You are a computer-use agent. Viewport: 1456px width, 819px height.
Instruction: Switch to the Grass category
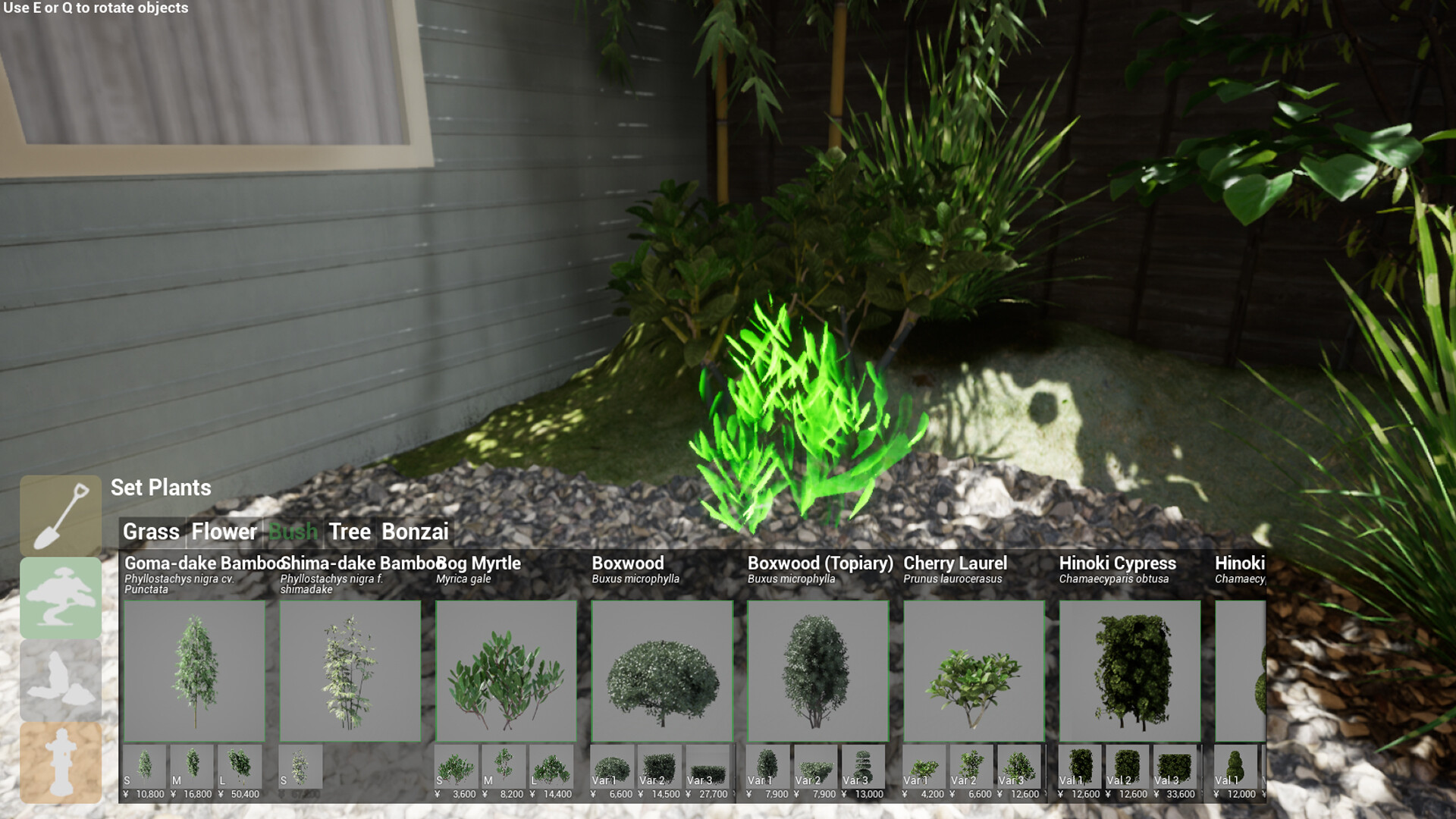click(151, 532)
